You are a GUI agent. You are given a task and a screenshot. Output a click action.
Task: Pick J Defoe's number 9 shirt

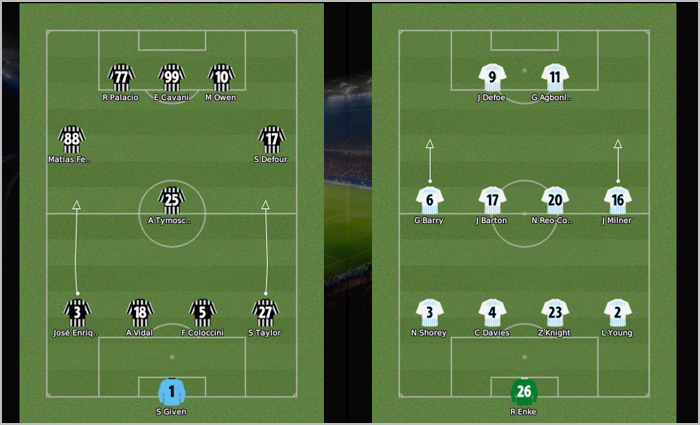(492, 77)
